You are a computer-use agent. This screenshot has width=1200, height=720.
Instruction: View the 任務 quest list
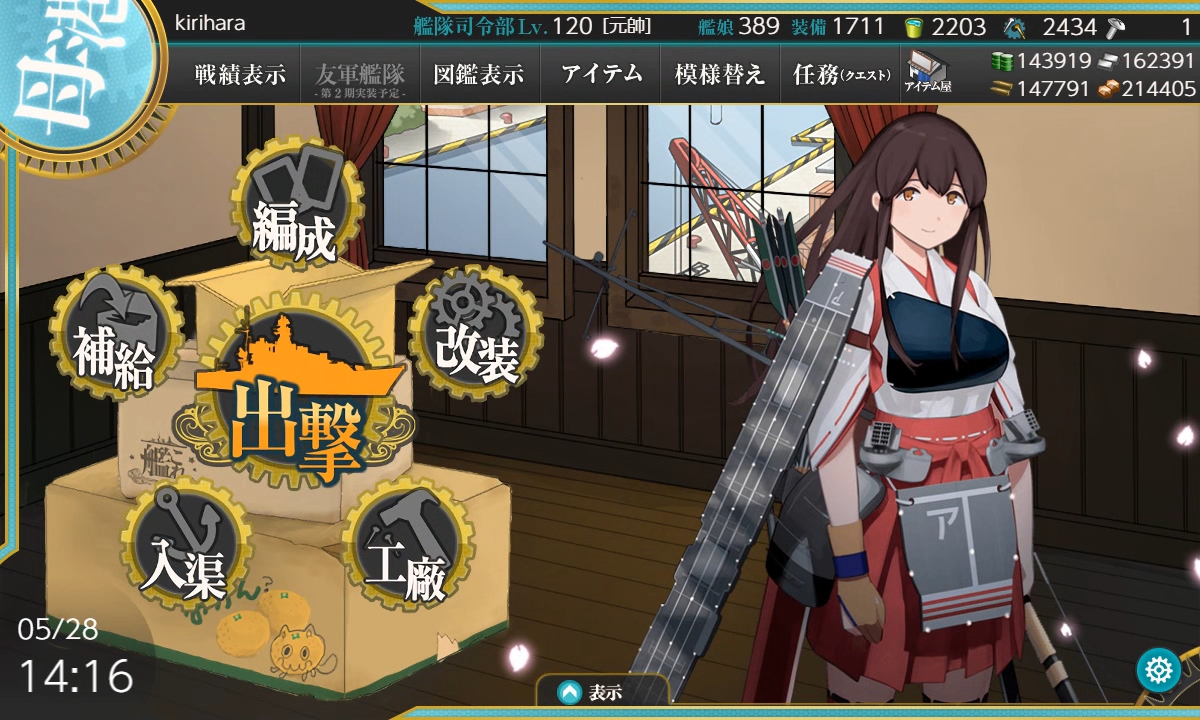click(x=840, y=74)
